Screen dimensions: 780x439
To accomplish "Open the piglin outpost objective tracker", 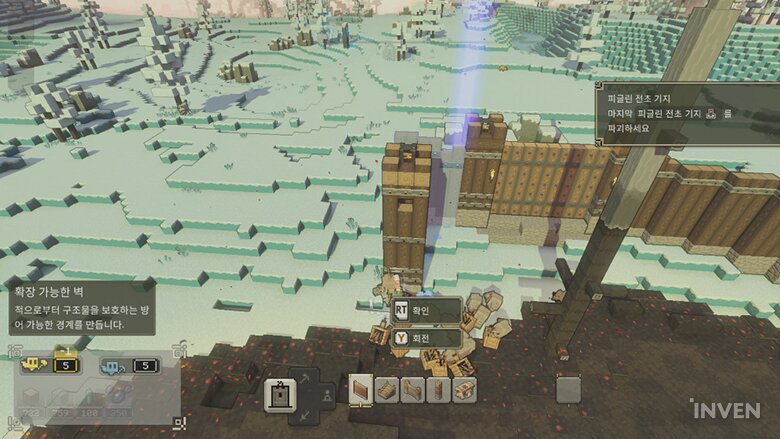I will [690, 114].
